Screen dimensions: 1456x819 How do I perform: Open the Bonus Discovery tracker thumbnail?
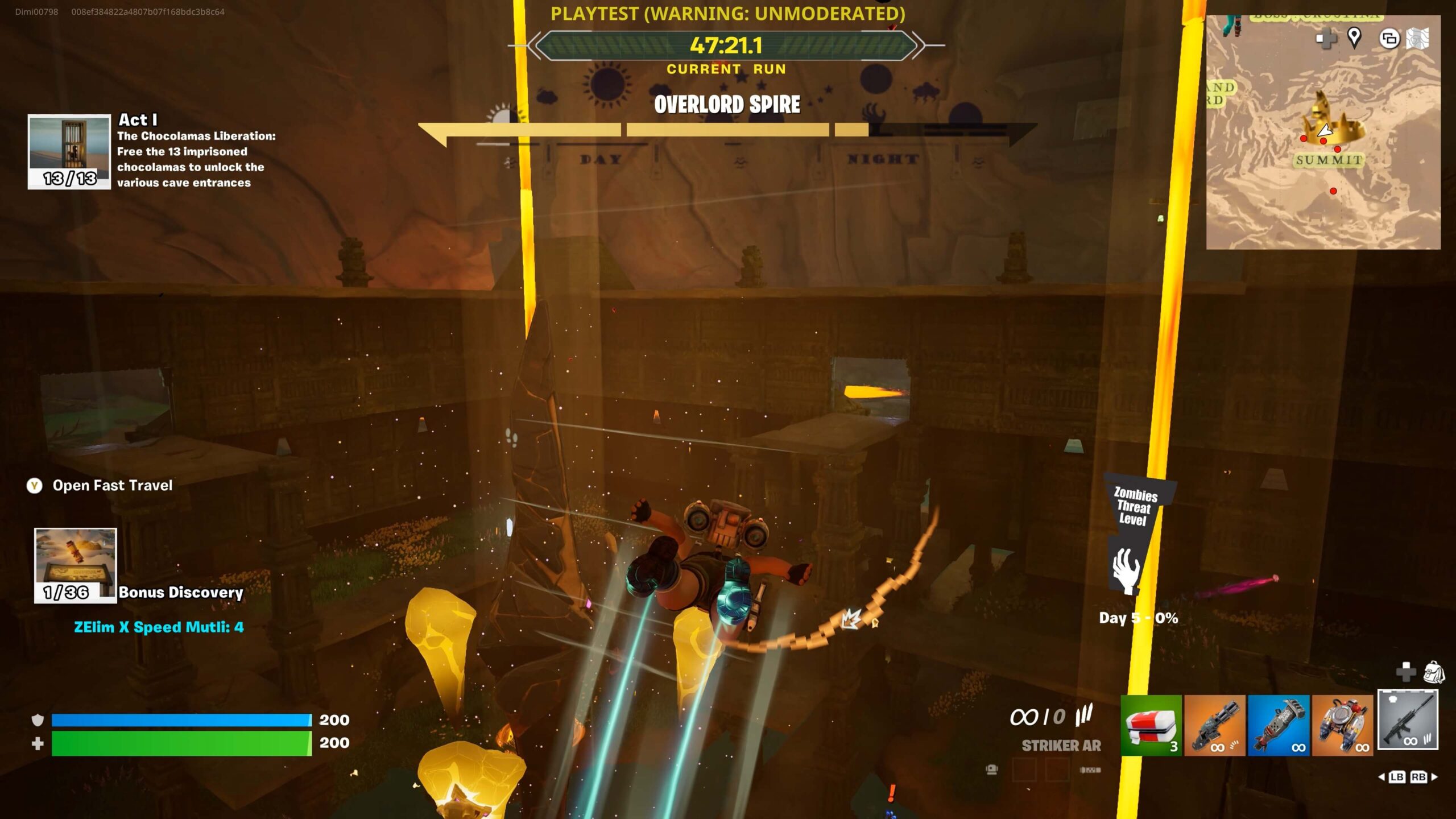click(x=76, y=565)
